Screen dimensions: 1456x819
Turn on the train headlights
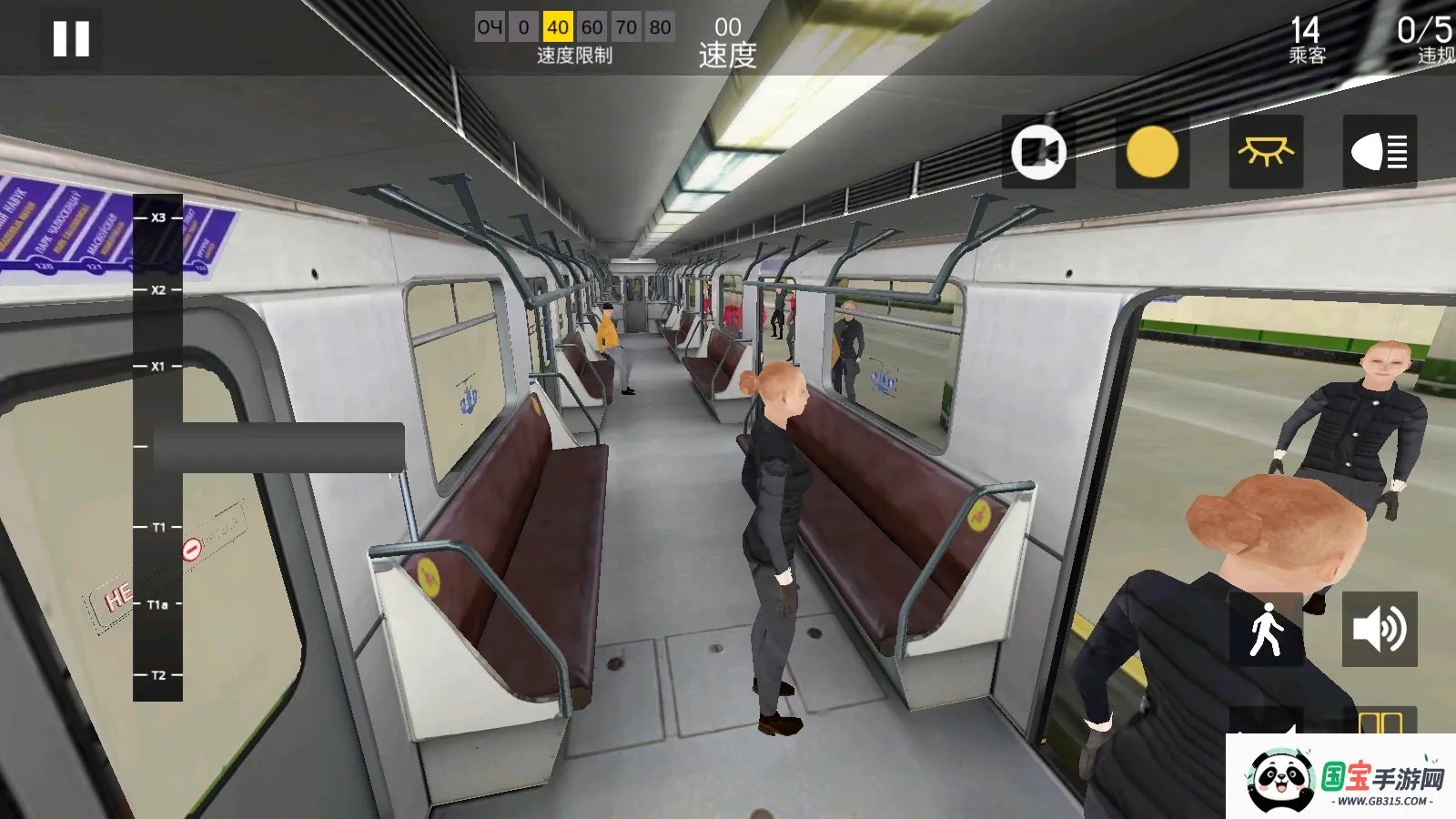(1380, 151)
